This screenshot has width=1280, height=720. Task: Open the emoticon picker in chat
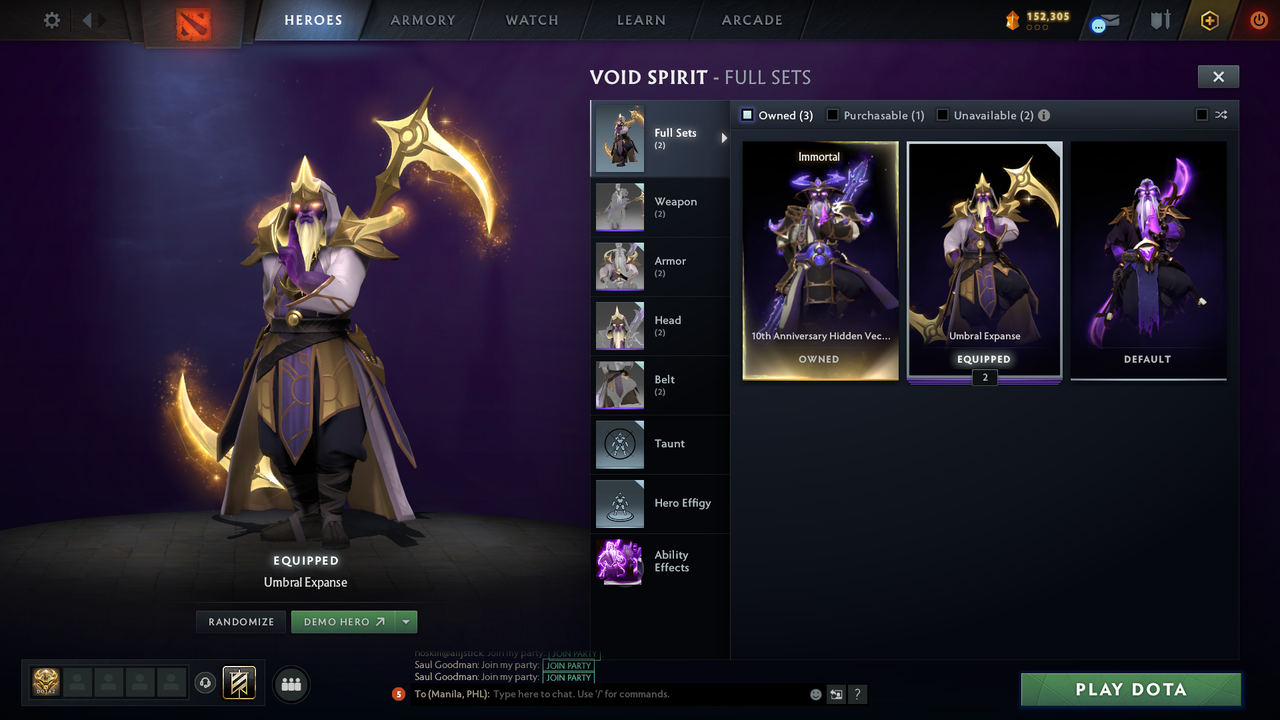pyautogui.click(x=815, y=693)
